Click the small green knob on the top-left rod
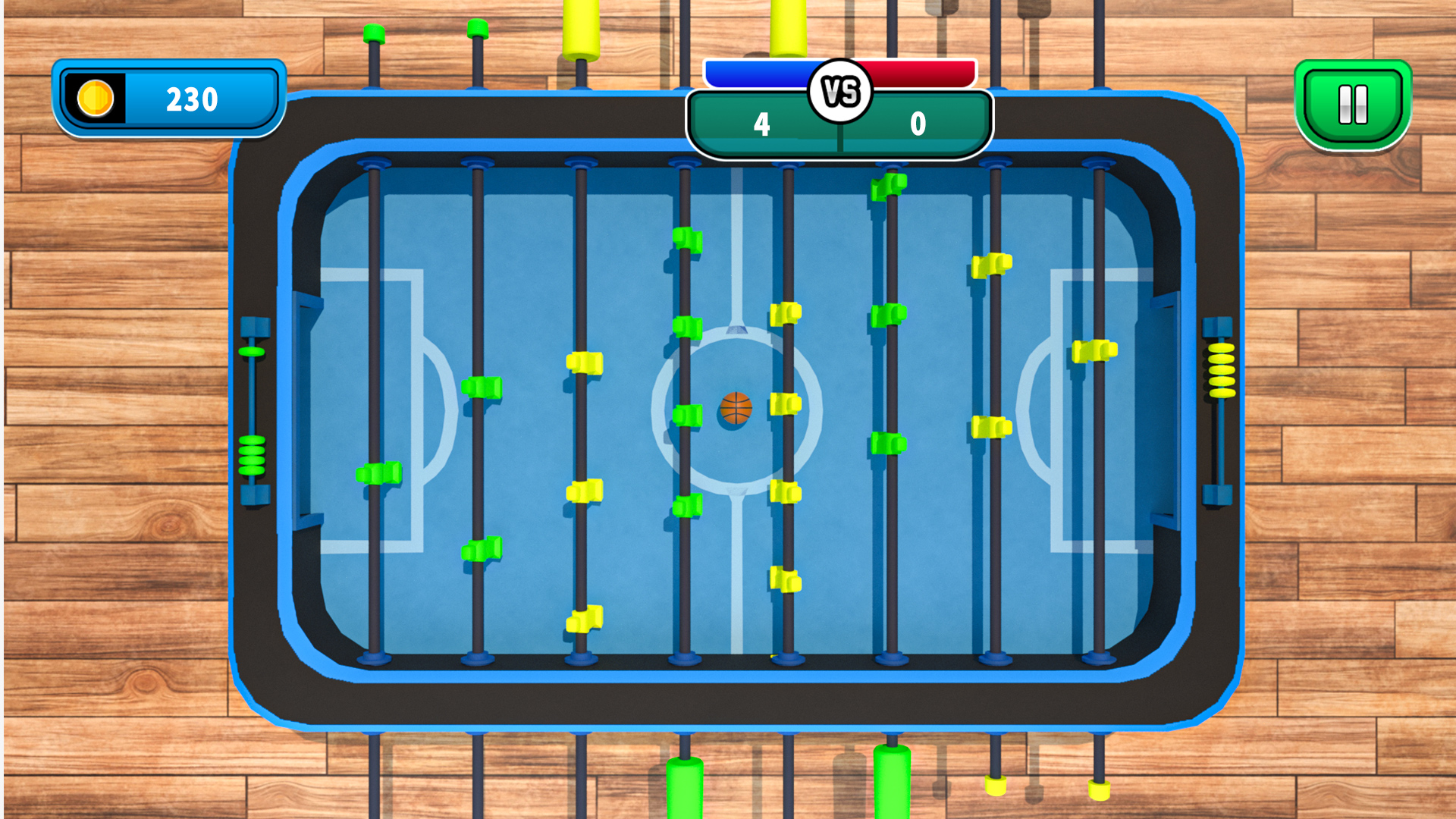Image resolution: width=1456 pixels, height=819 pixels. (x=373, y=33)
